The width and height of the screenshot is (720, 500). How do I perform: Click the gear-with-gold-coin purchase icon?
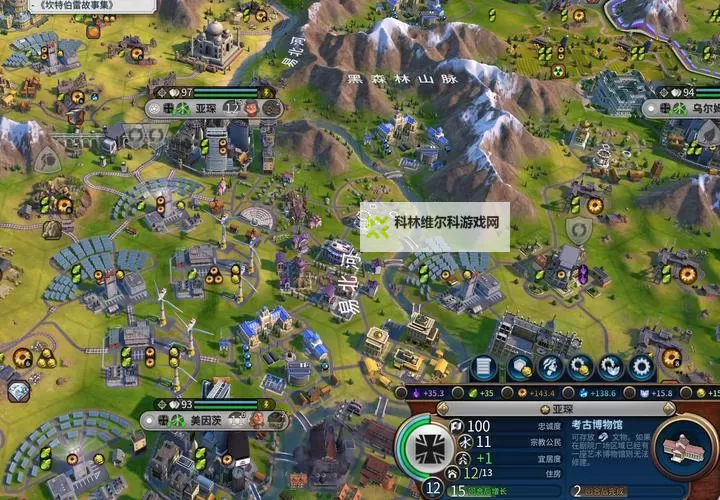(x=579, y=368)
